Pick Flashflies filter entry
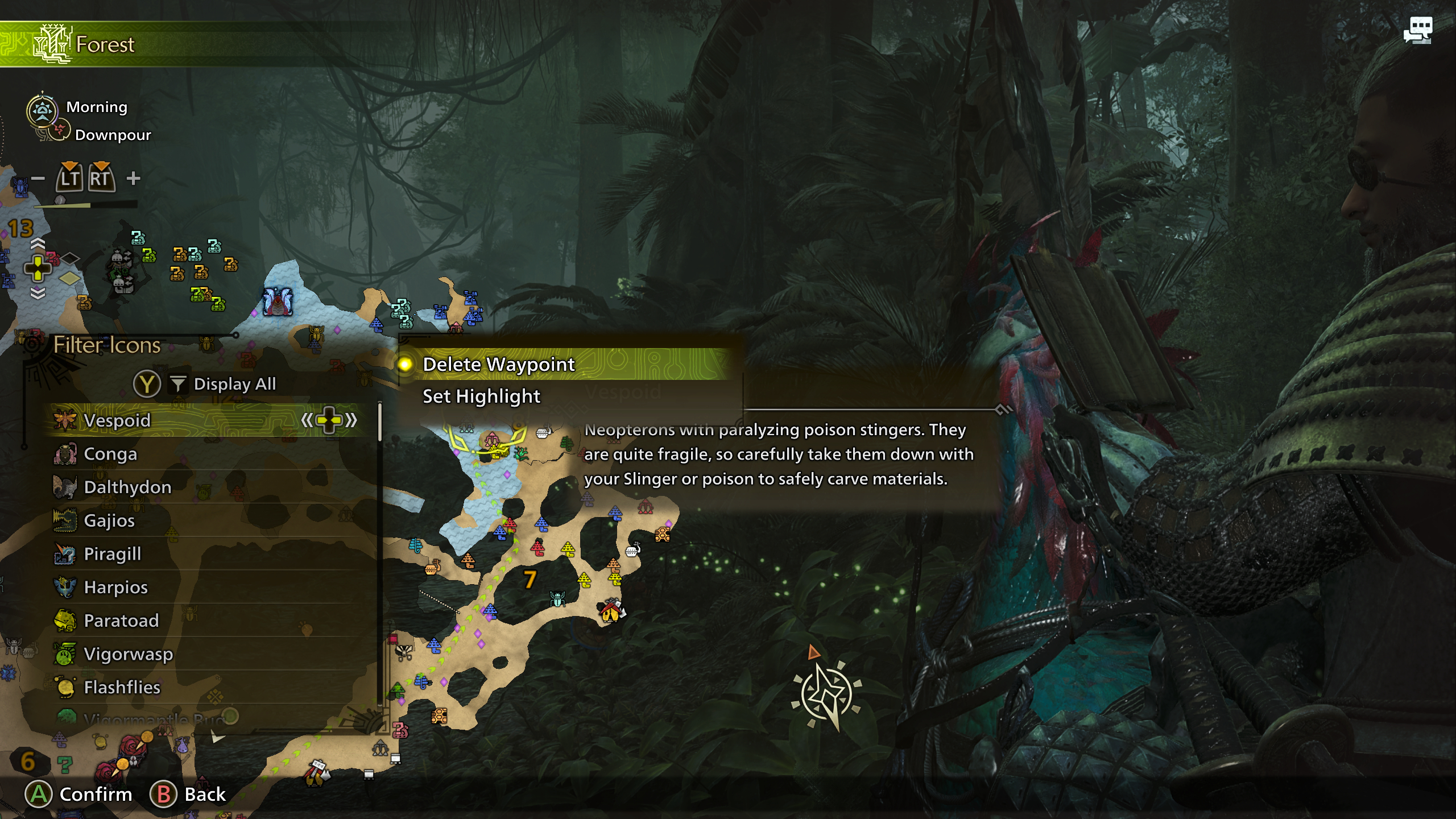Screen dimensions: 1456x819 pyautogui.click(x=122, y=687)
